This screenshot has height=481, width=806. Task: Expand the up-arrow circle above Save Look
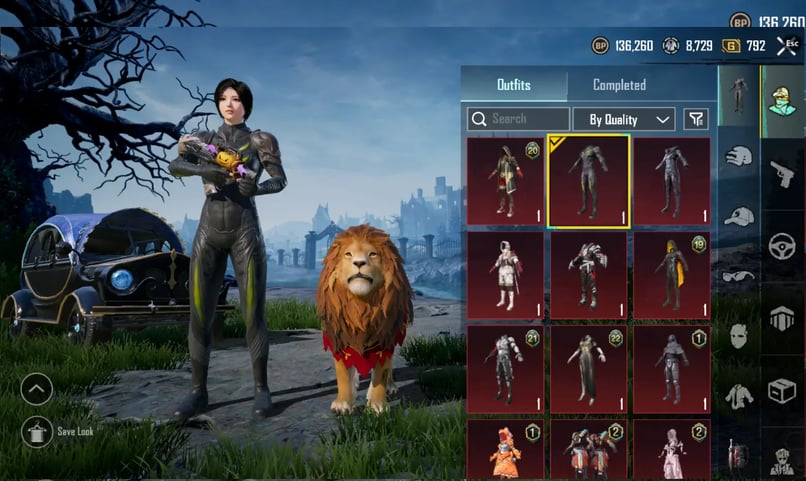pyautogui.click(x=37, y=389)
